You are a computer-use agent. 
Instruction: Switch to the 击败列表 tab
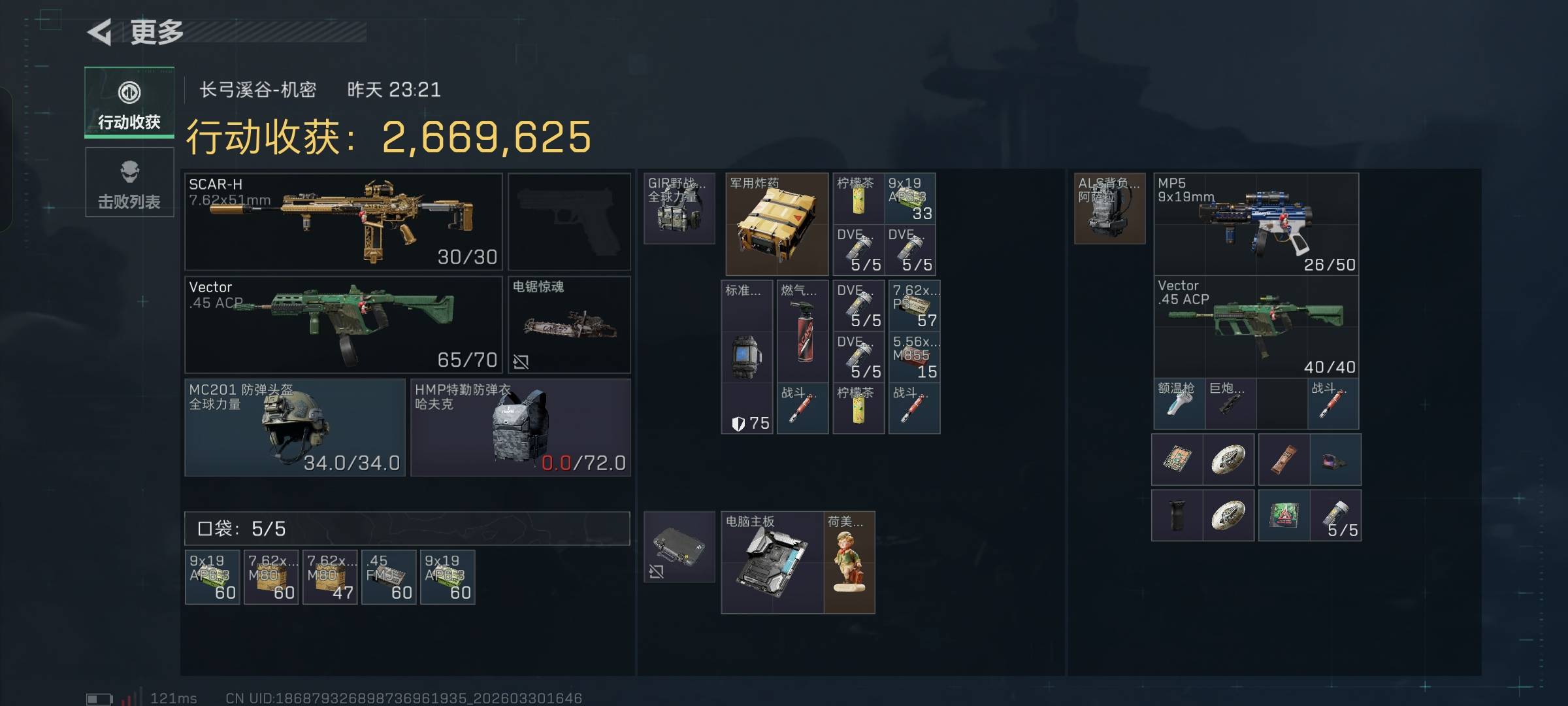tap(129, 182)
